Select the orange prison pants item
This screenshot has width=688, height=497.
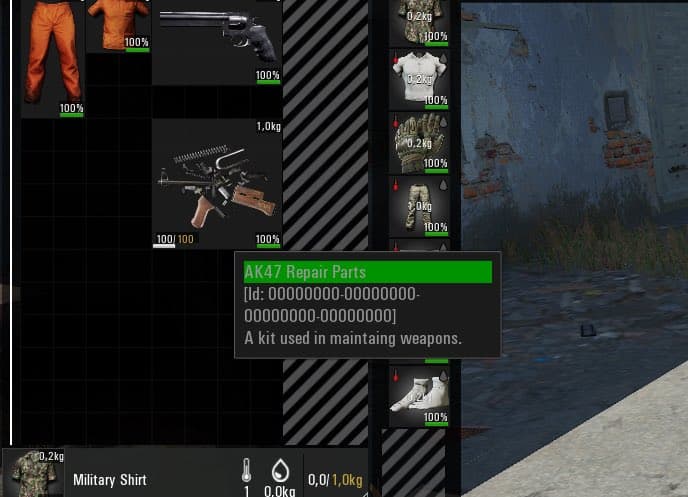point(52,56)
